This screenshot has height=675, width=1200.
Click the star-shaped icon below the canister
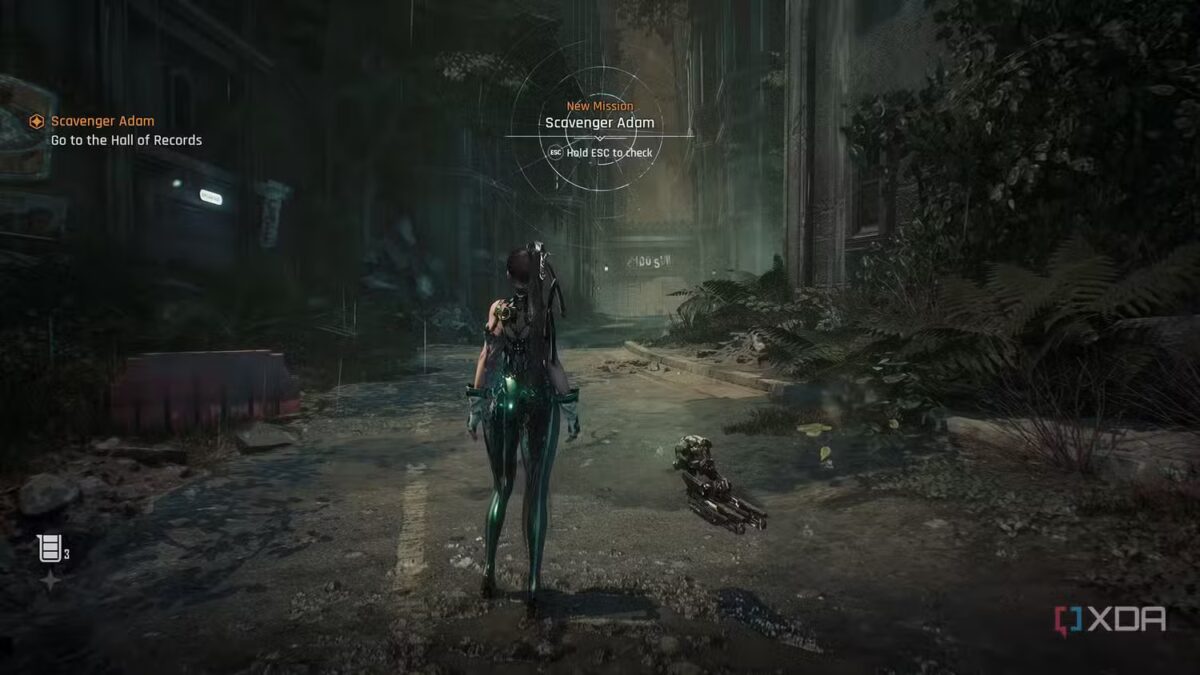point(49,580)
